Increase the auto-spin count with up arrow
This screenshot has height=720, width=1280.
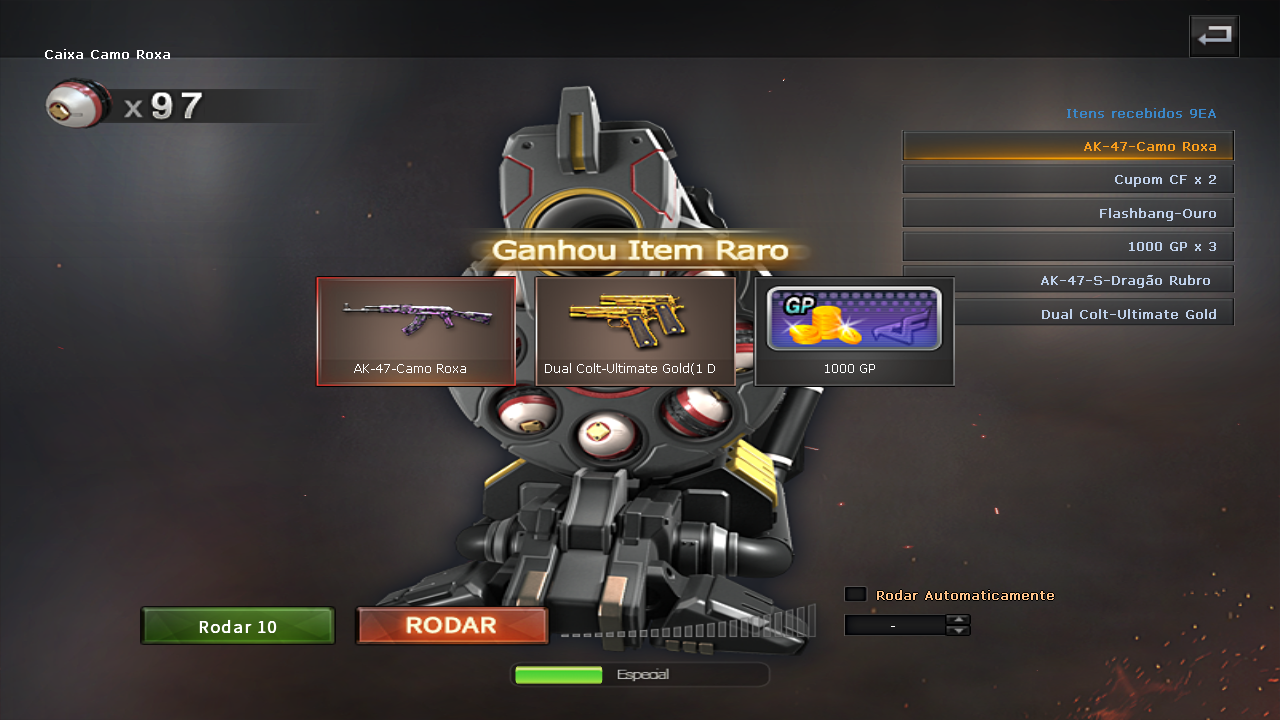tap(958, 620)
